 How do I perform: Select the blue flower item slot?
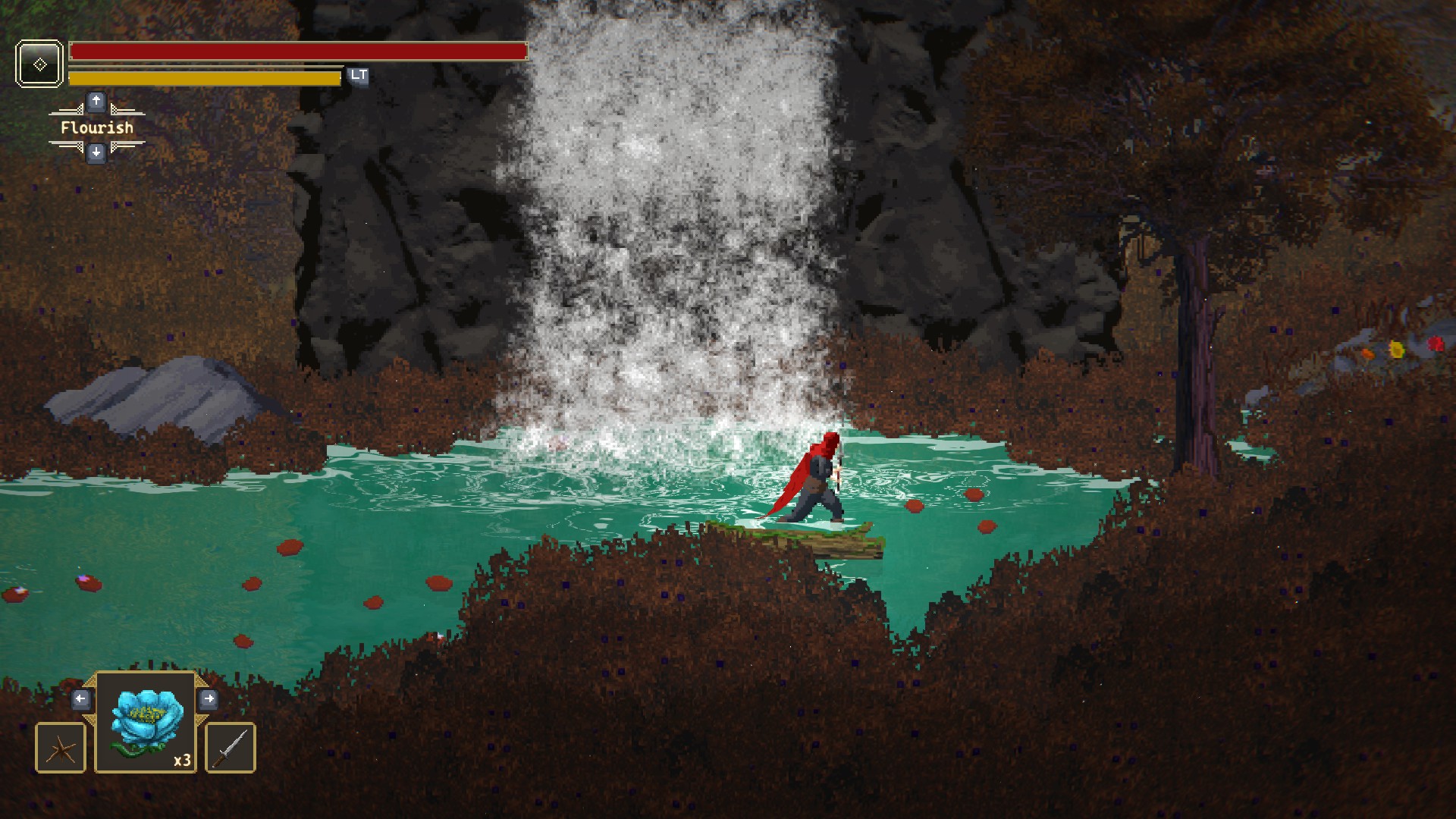[x=146, y=722]
